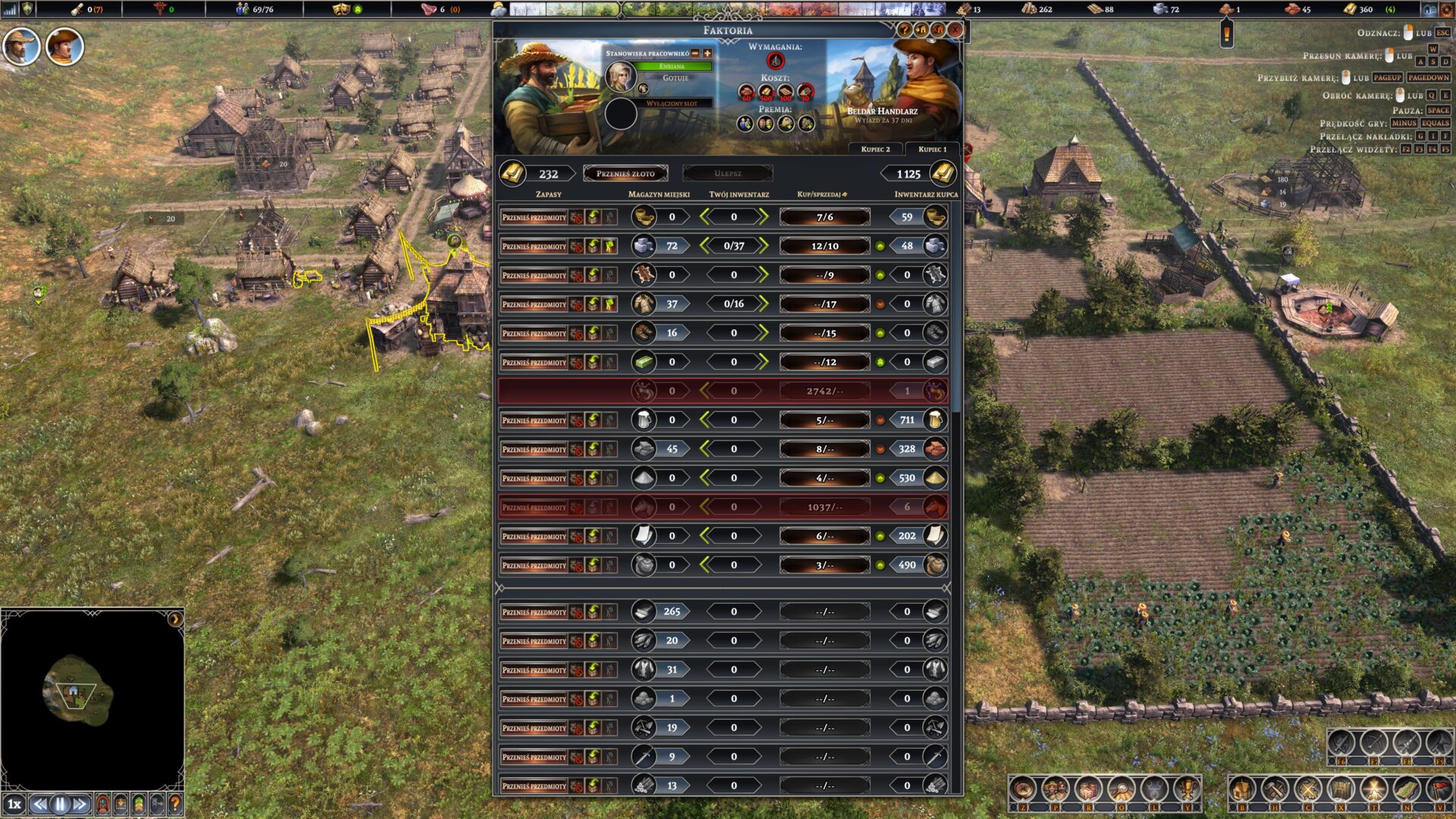Viewport: 1456px width, 819px height.
Task: Increase game speed with fast-forward arrows
Action: click(80, 805)
